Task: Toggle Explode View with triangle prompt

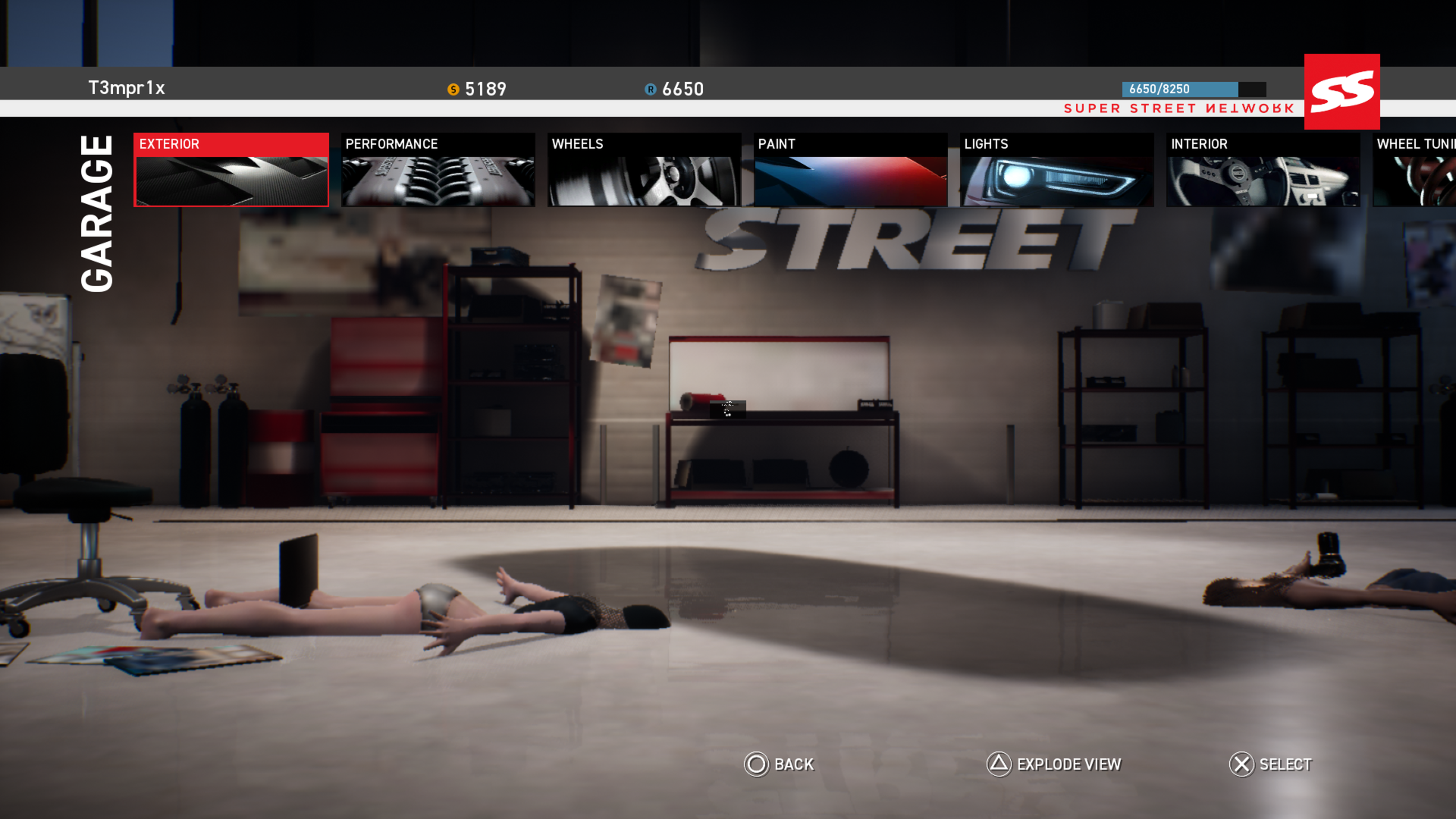Action: 997,765
